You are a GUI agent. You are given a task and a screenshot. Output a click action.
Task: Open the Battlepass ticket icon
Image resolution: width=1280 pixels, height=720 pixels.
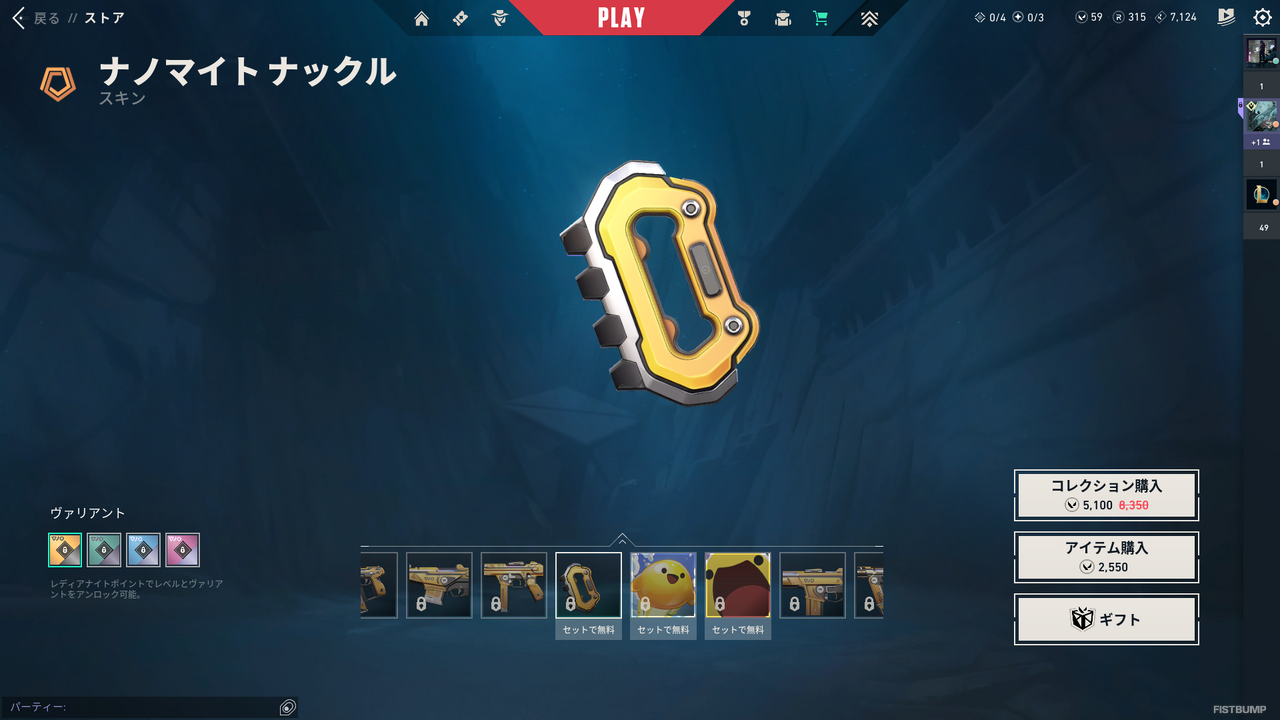pyautogui.click(x=460, y=18)
